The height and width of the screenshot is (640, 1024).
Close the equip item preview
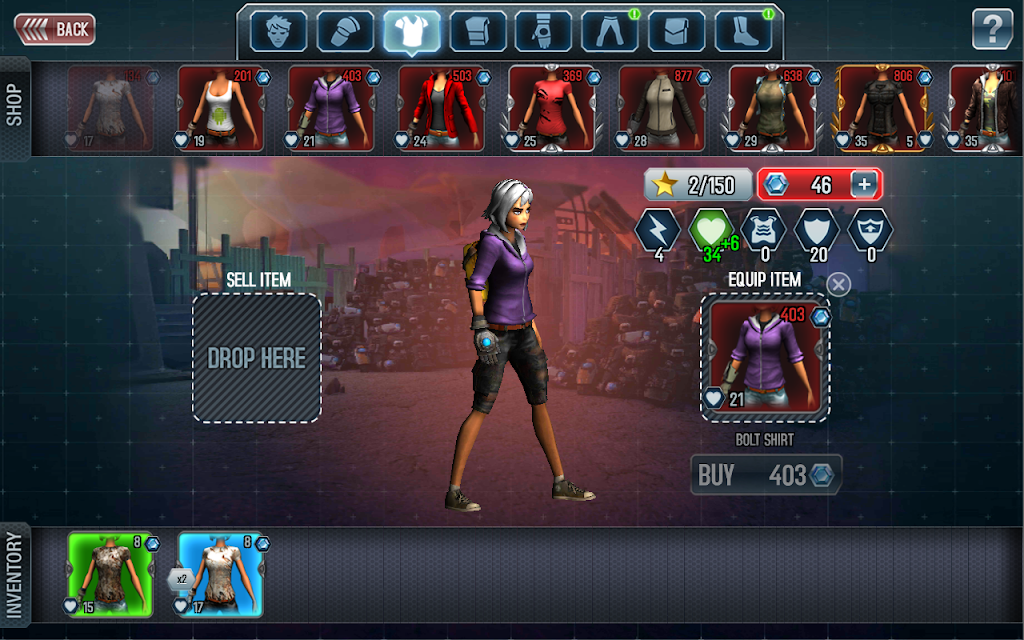[839, 284]
